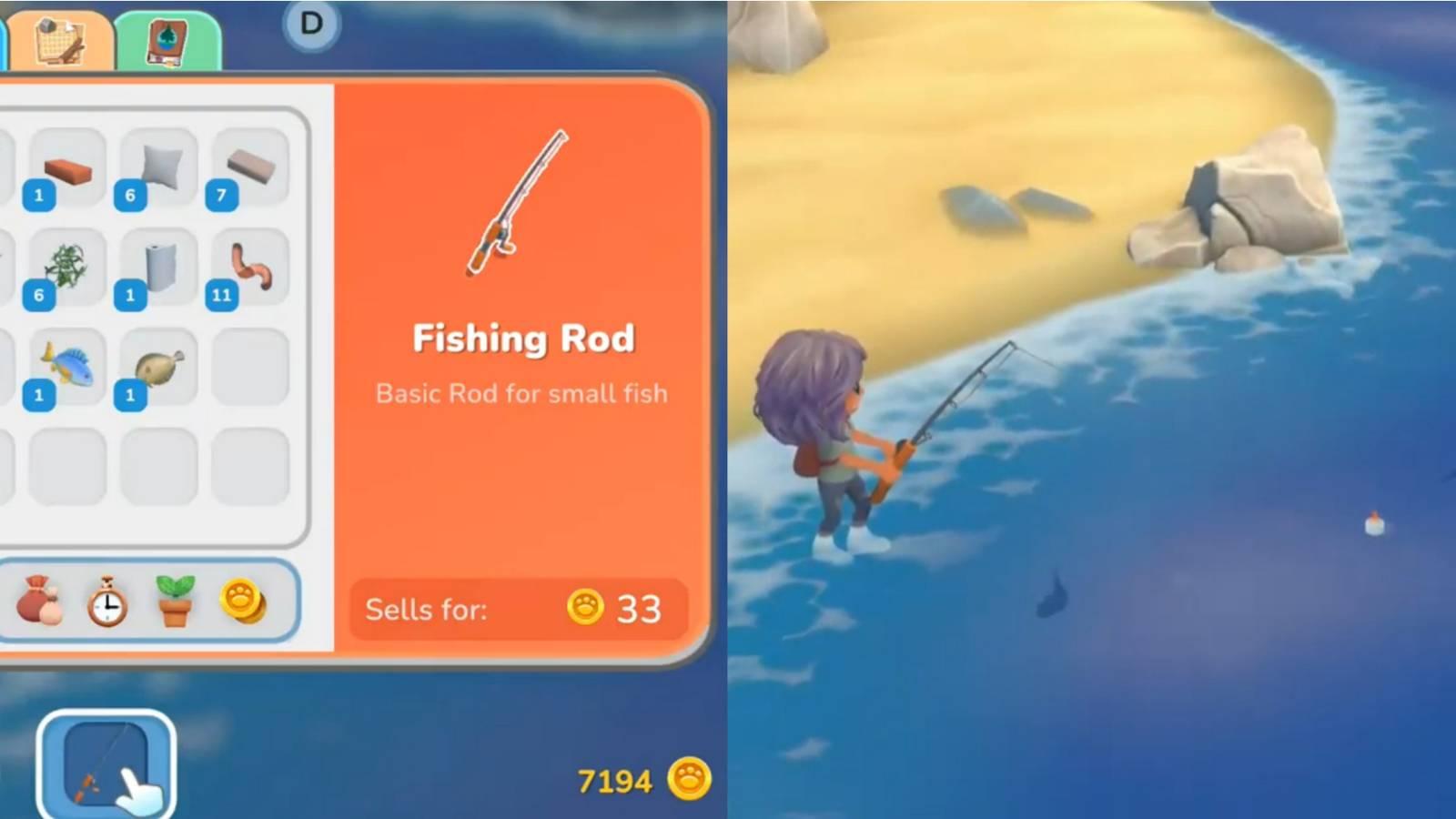This screenshot has height=819, width=1456.
Task: Open the green plants encyclopedia tab
Action: pos(166,41)
